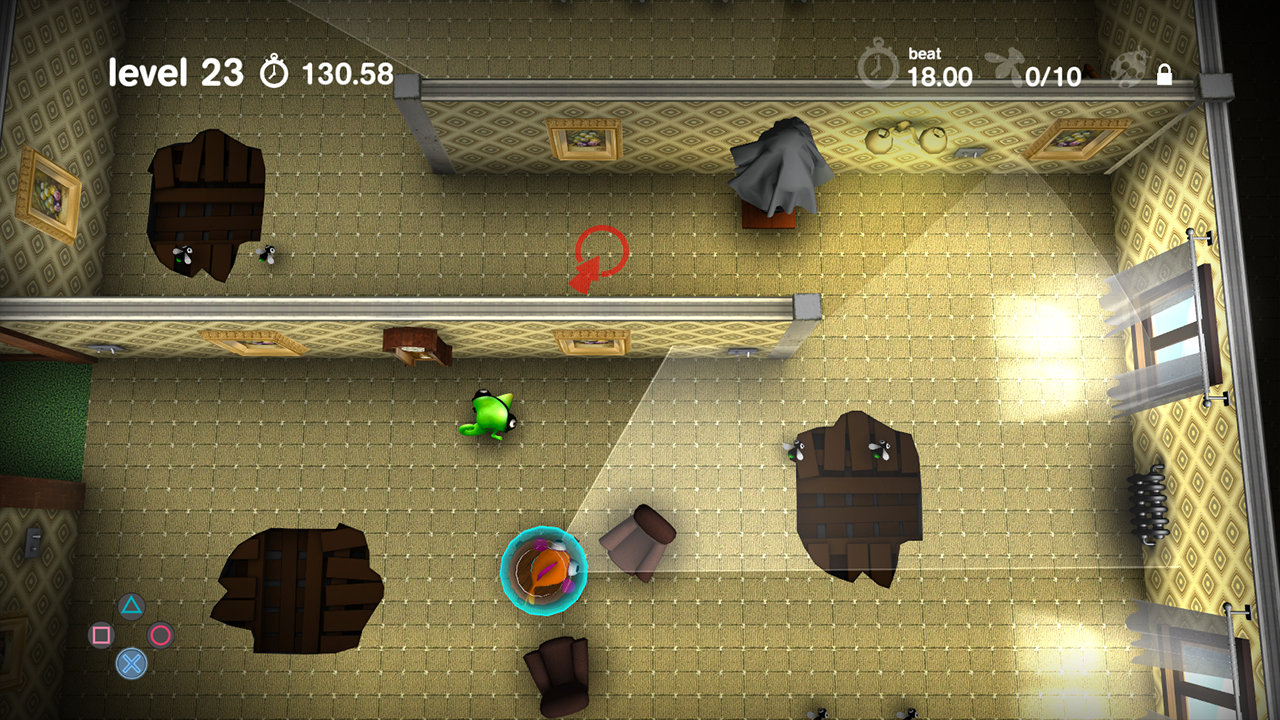This screenshot has height=720, width=1280.
Task: Click the fly icon next to the 0/10 counter
Action: (1005, 62)
